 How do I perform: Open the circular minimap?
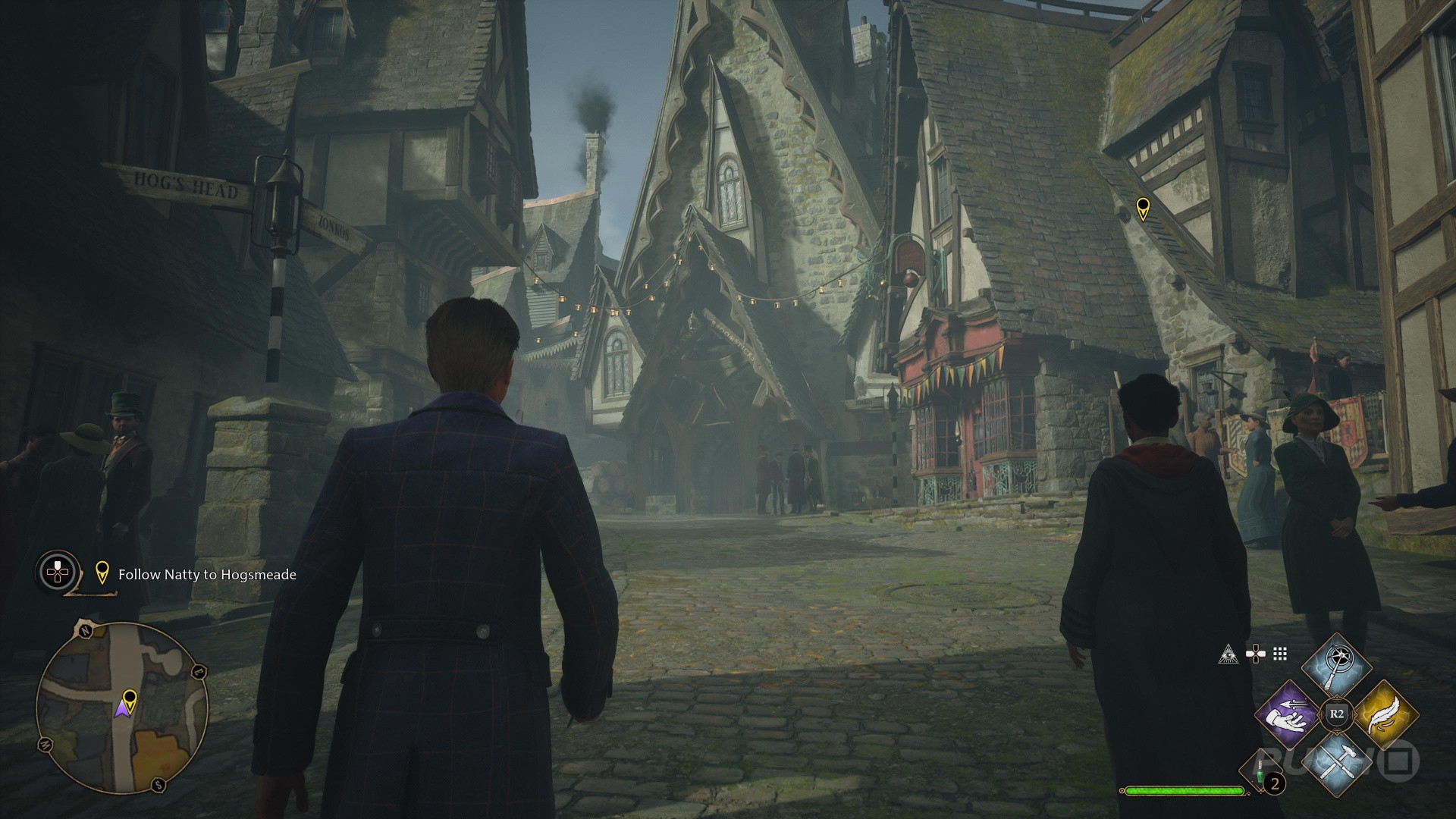[121, 707]
